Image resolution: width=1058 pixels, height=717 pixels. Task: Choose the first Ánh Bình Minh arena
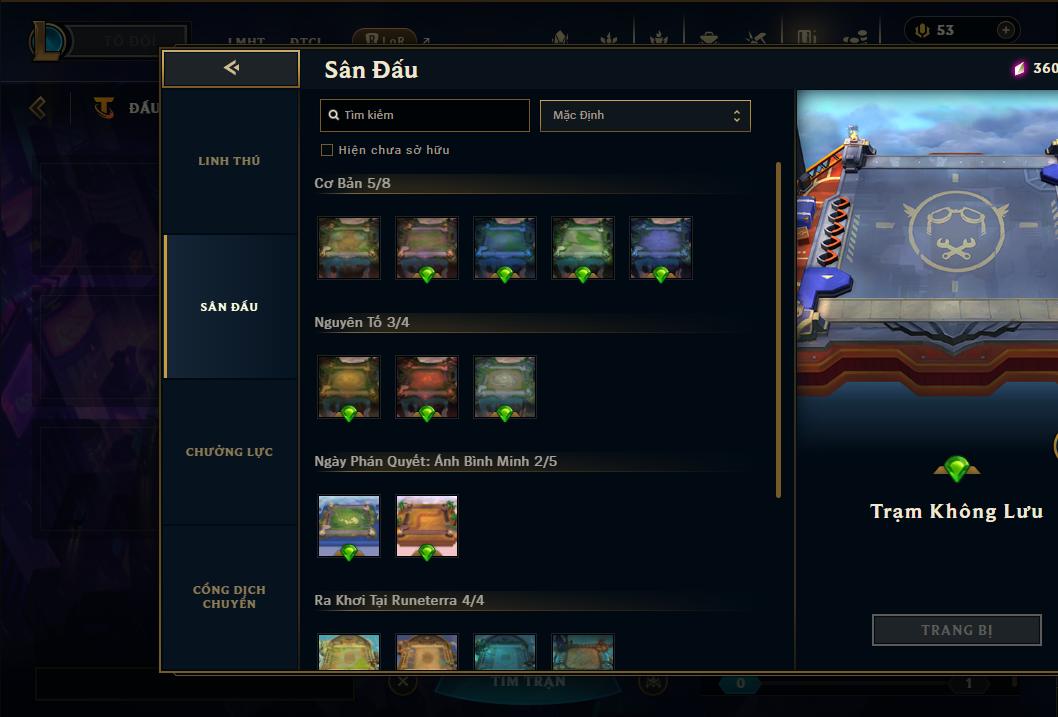349,526
